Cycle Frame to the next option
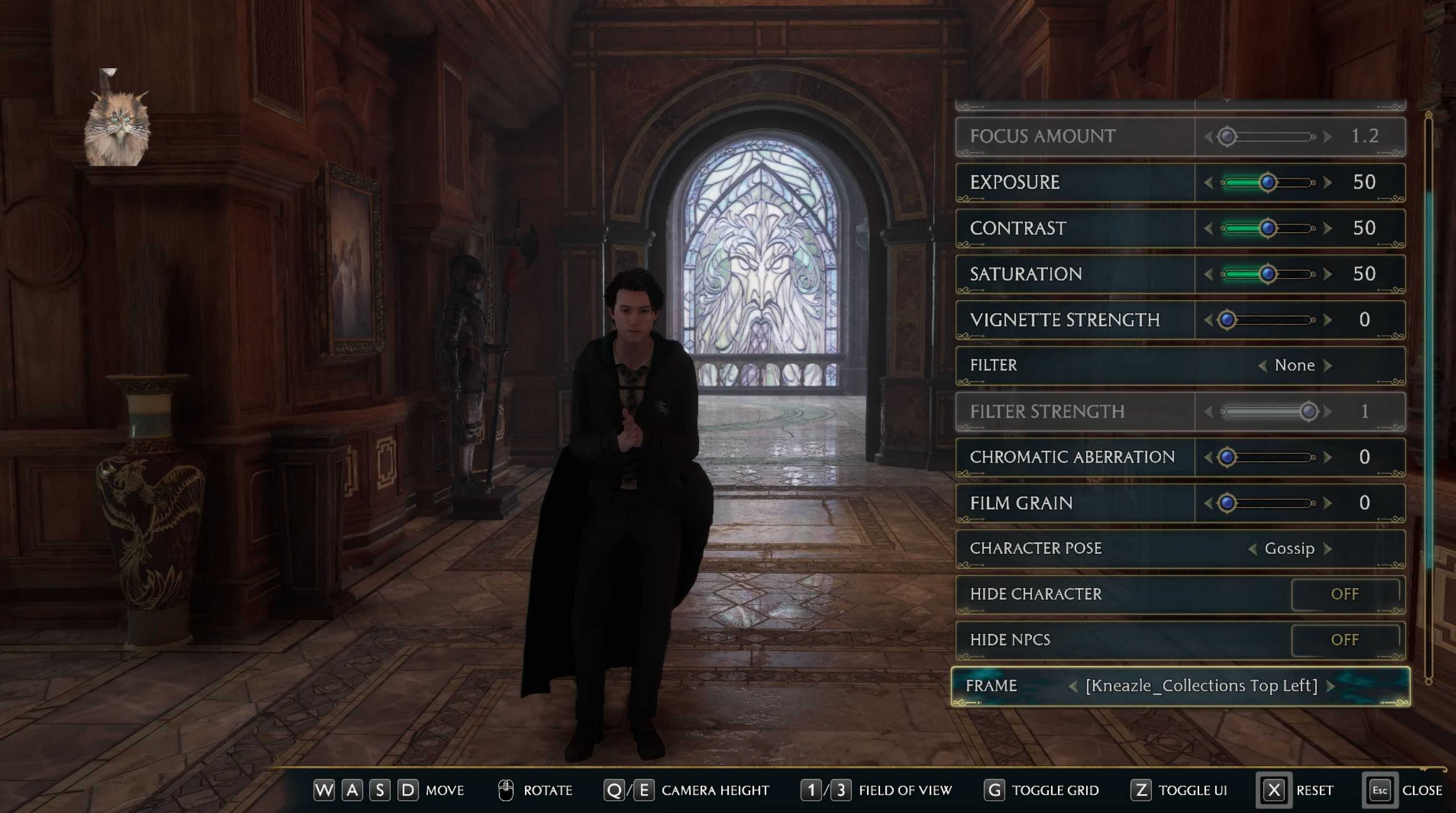The height and width of the screenshot is (813, 1456). tap(1331, 686)
